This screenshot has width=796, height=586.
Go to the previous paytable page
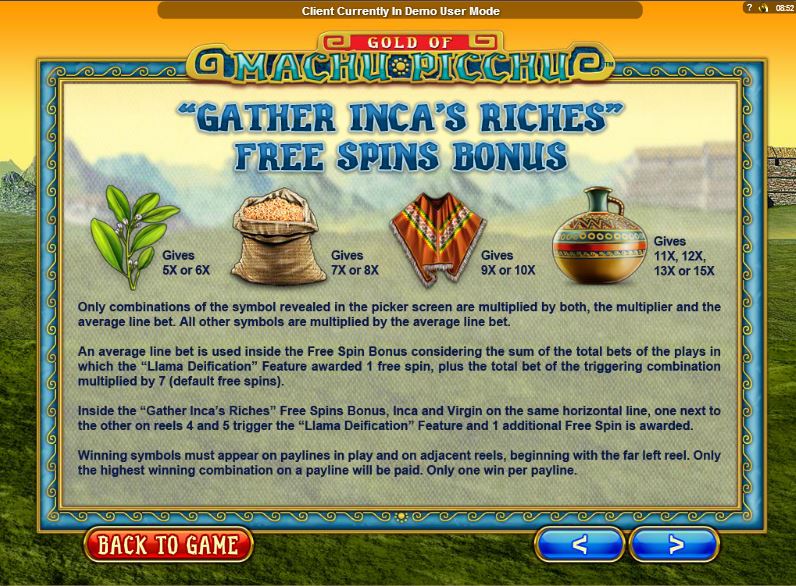[x=579, y=545]
